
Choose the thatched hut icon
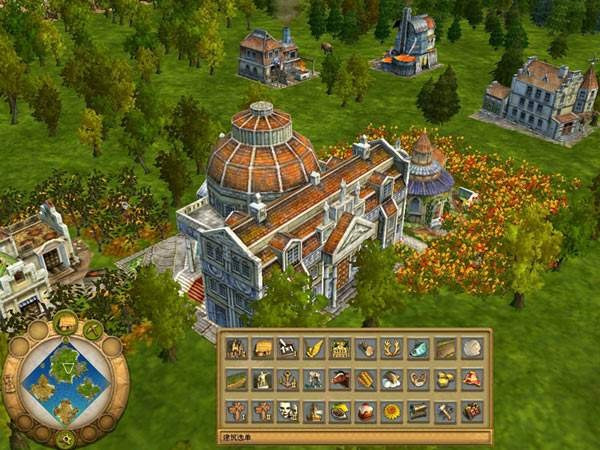click(x=262, y=348)
